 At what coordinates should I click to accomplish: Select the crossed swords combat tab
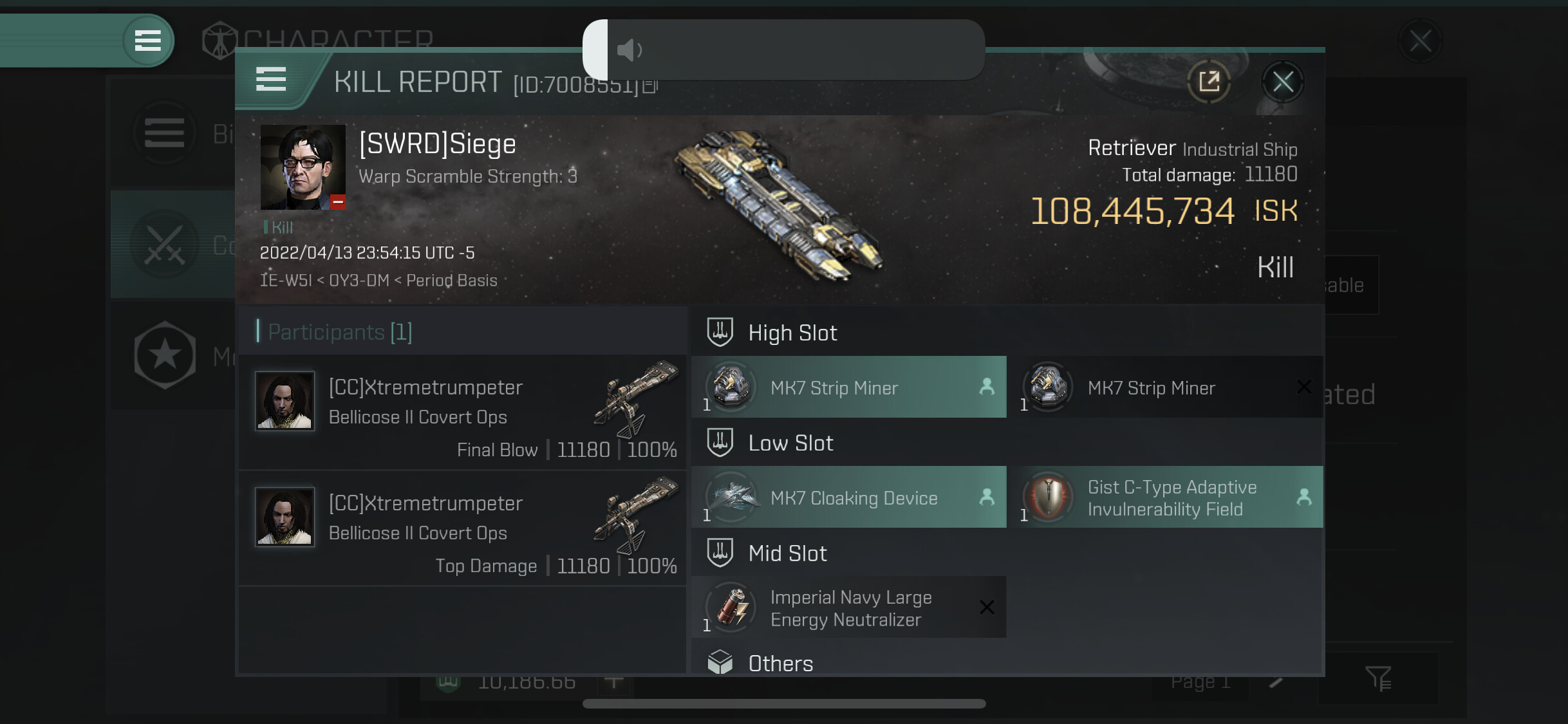click(x=165, y=245)
